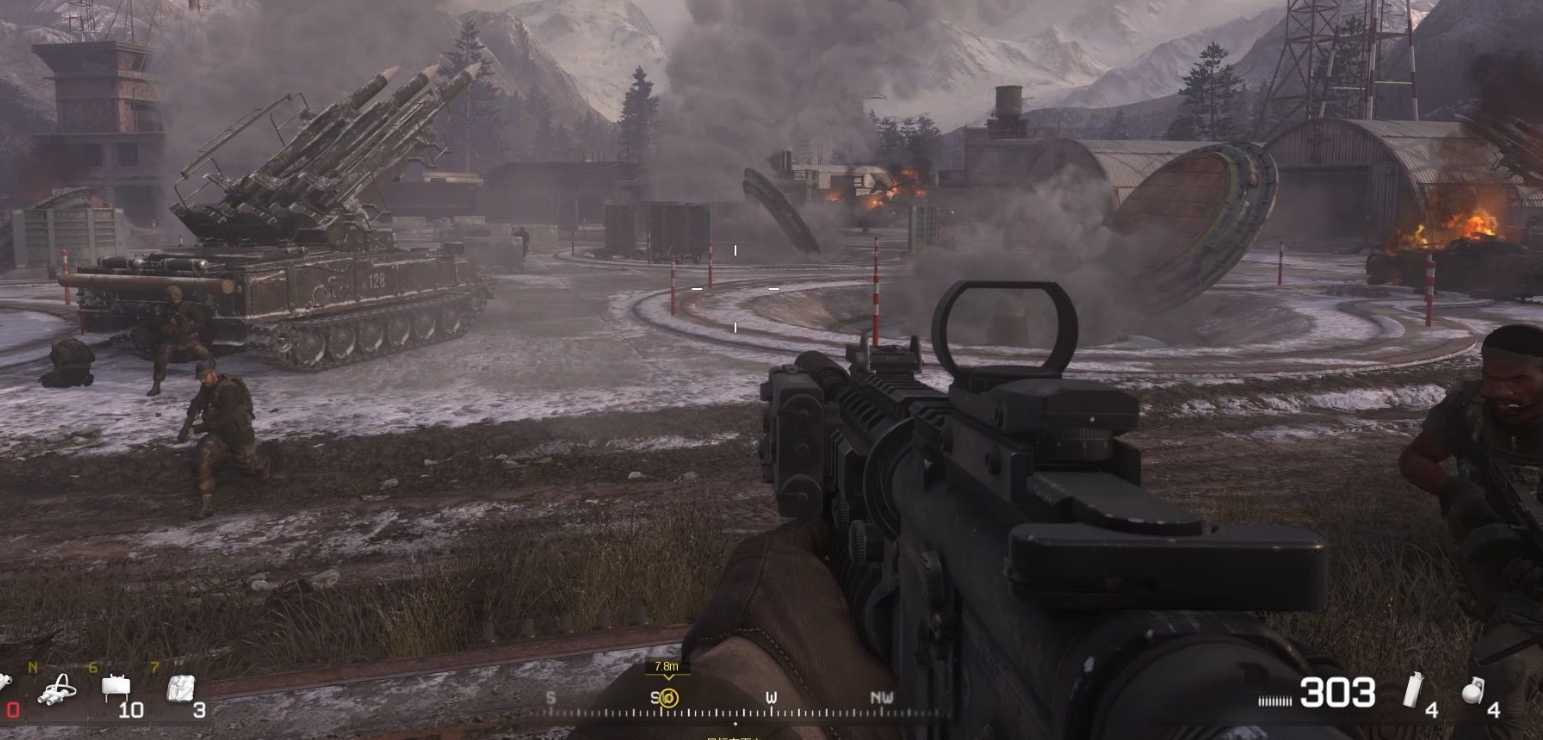1543x740 pixels.
Task: Click the yellow objective marker on compass
Action: 669,698
